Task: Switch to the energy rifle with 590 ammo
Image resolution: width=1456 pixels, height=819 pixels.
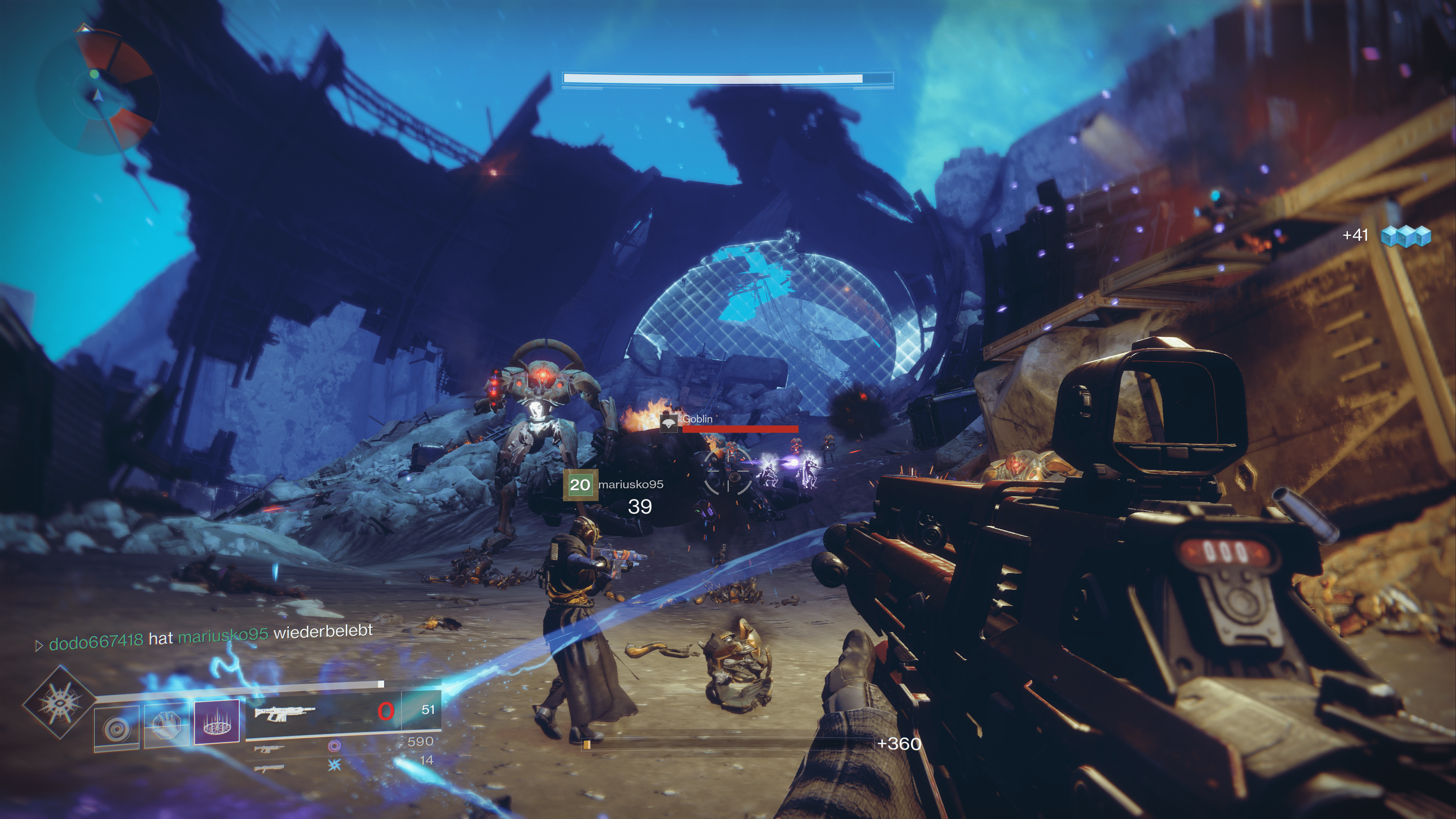Action: click(x=269, y=749)
